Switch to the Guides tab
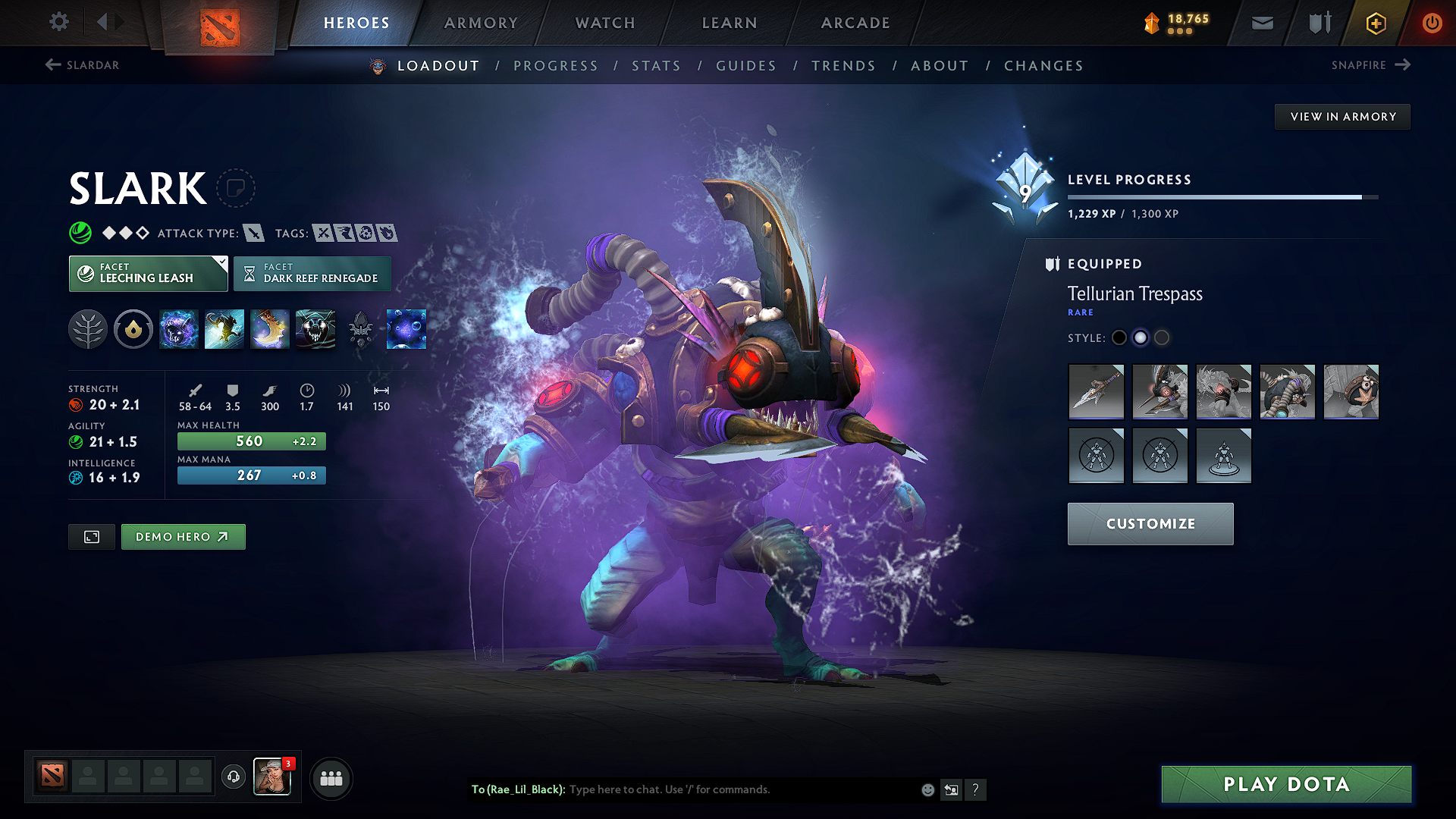This screenshot has height=819, width=1456. pos(745,66)
